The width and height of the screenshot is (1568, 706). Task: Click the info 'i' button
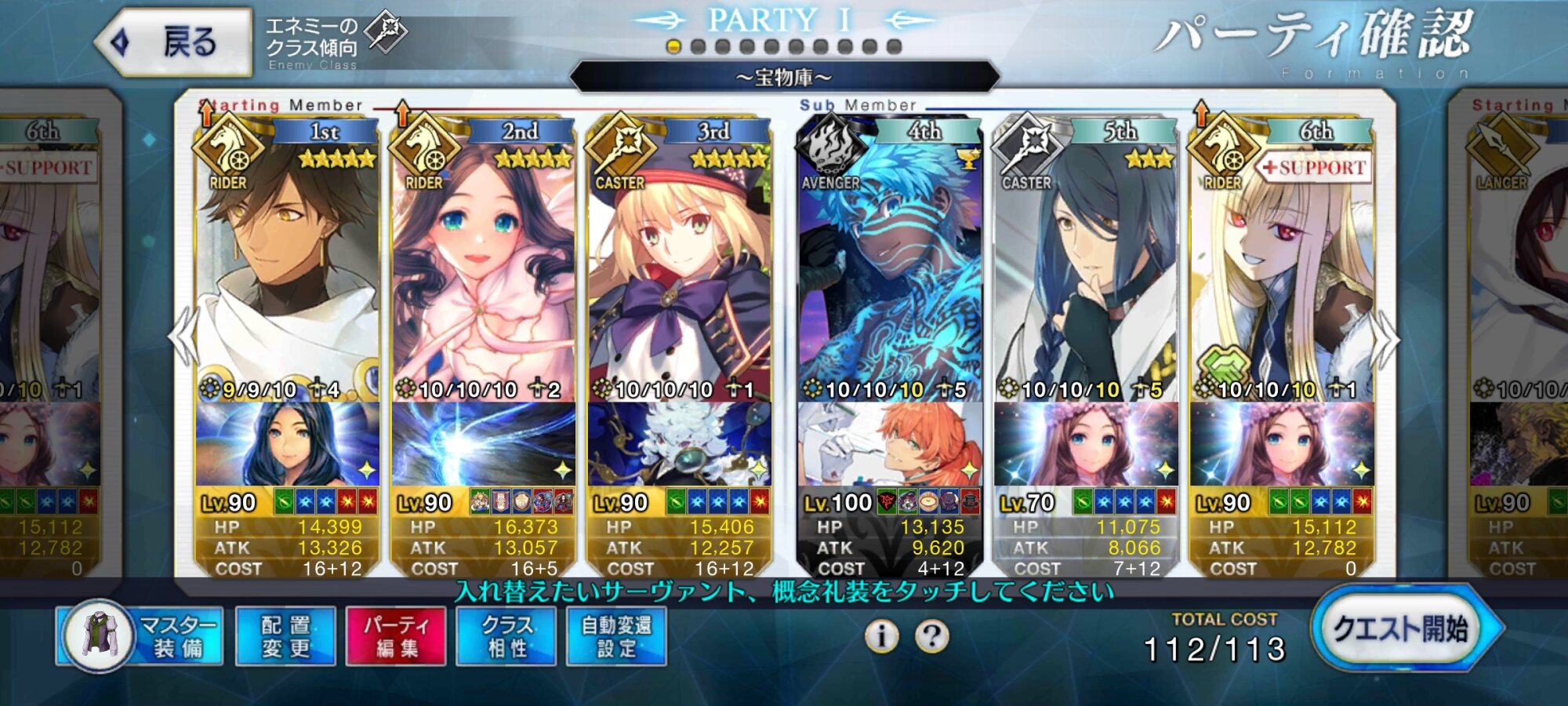coord(881,636)
